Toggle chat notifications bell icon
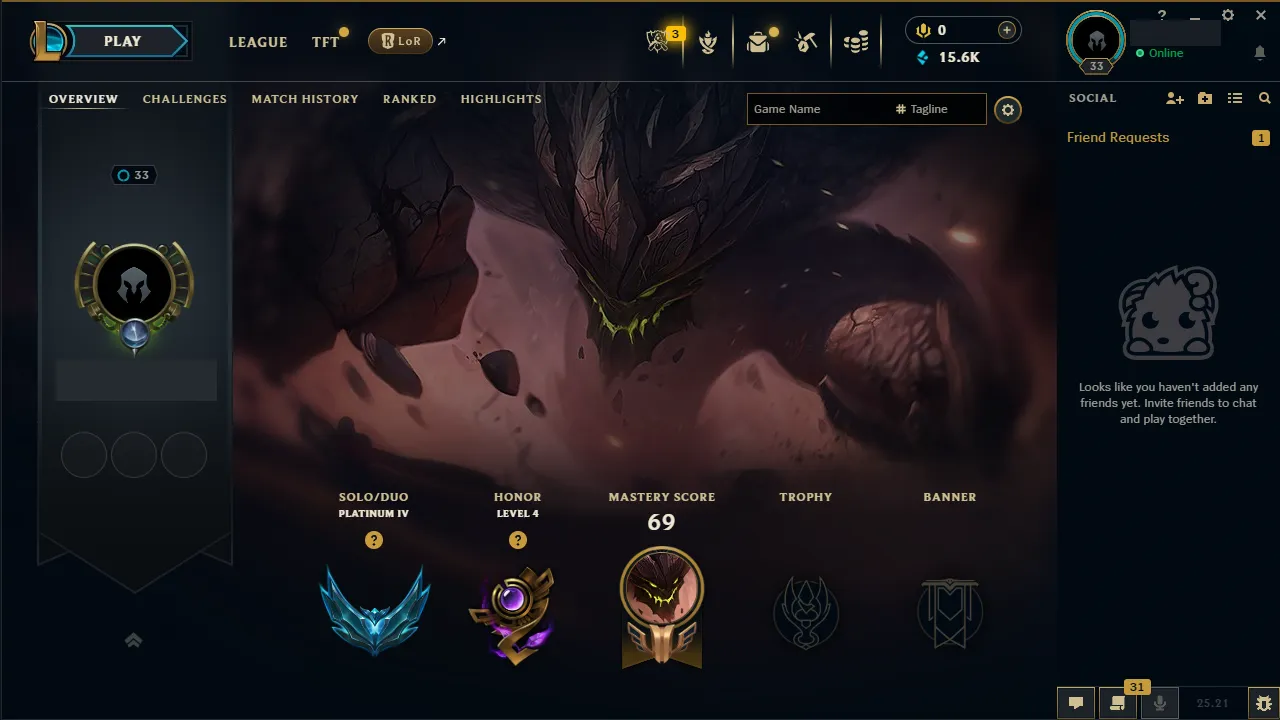Image resolution: width=1280 pixels, height=720 pixels. pyautogui.click(x=1258, y=53)
